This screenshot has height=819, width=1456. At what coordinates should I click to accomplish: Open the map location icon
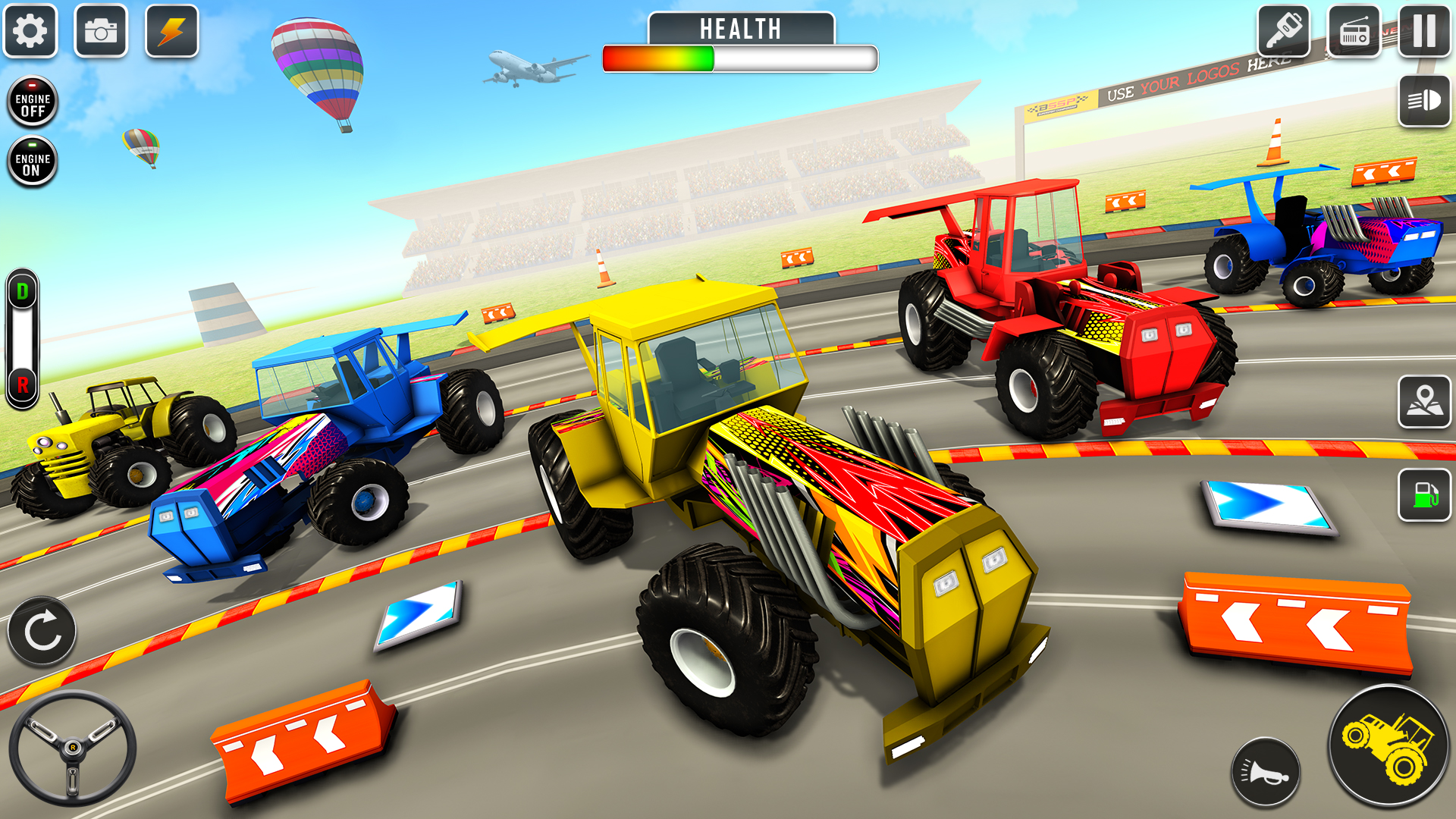[1424, 400]
